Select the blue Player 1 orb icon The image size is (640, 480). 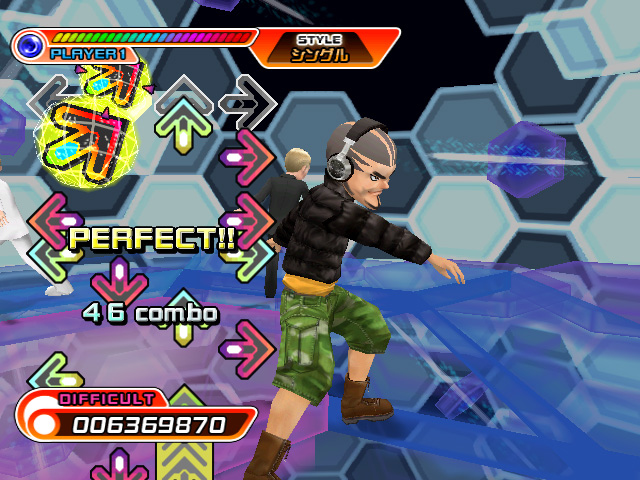29,44
